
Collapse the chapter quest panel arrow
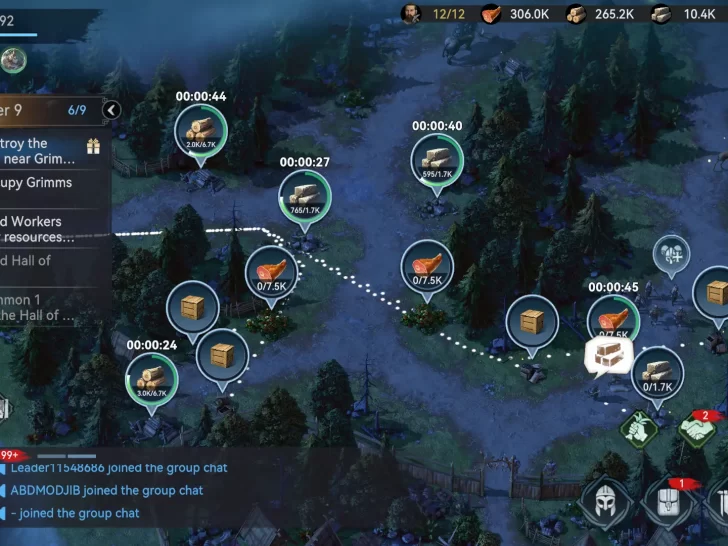click(x=111, y=110)
